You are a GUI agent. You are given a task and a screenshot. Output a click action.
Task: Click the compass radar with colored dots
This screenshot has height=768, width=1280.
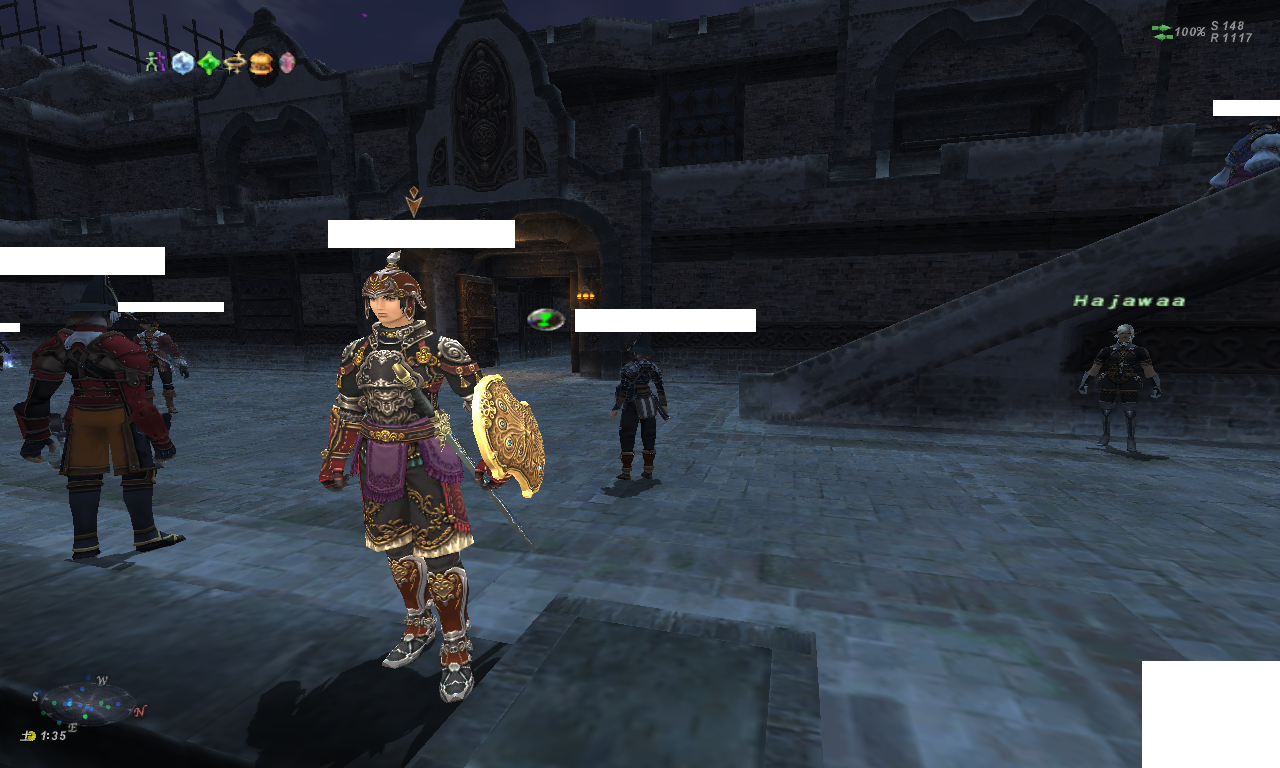click(x=86, y=702)
